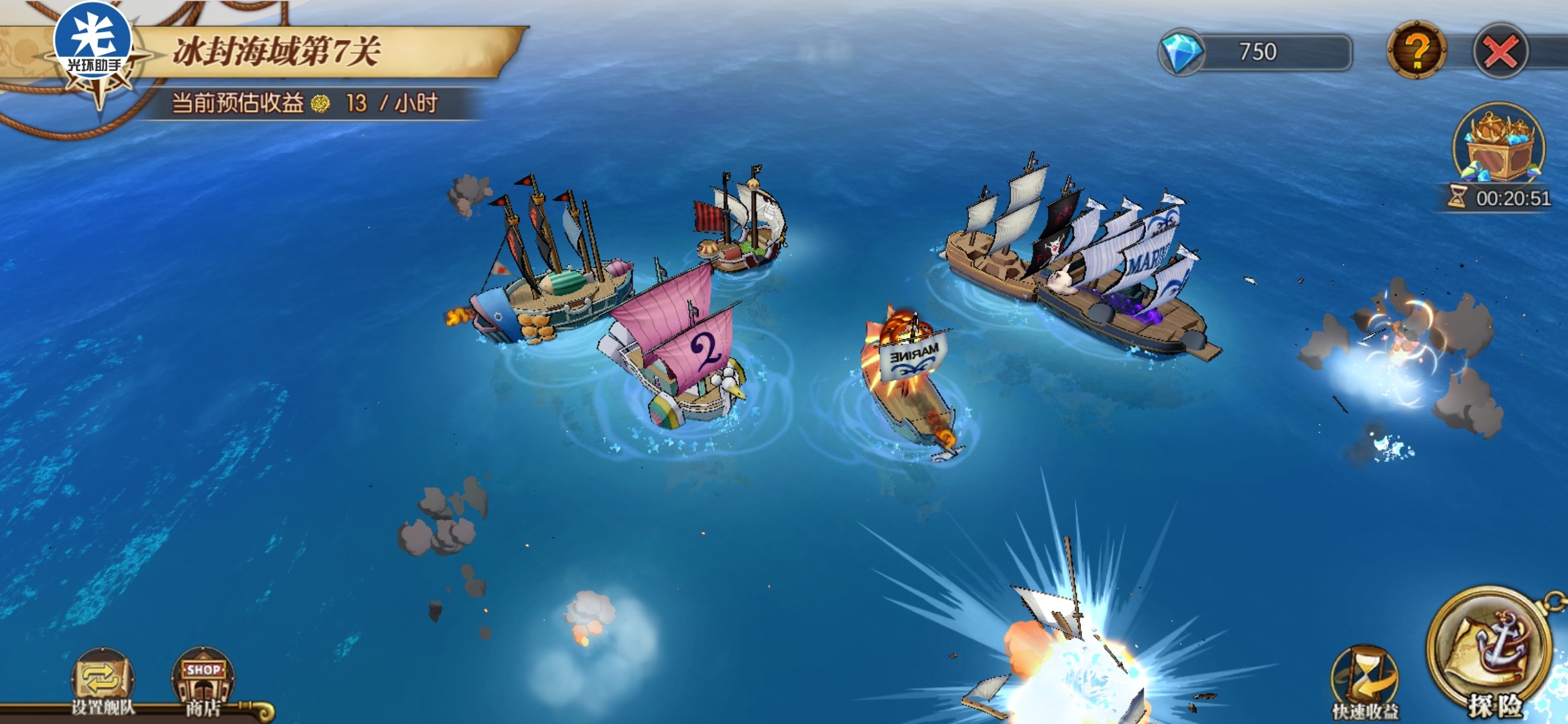Open 设置舰队 fleet setup
This screenshot has width=1568, height=724.
[x=103, y=682]
